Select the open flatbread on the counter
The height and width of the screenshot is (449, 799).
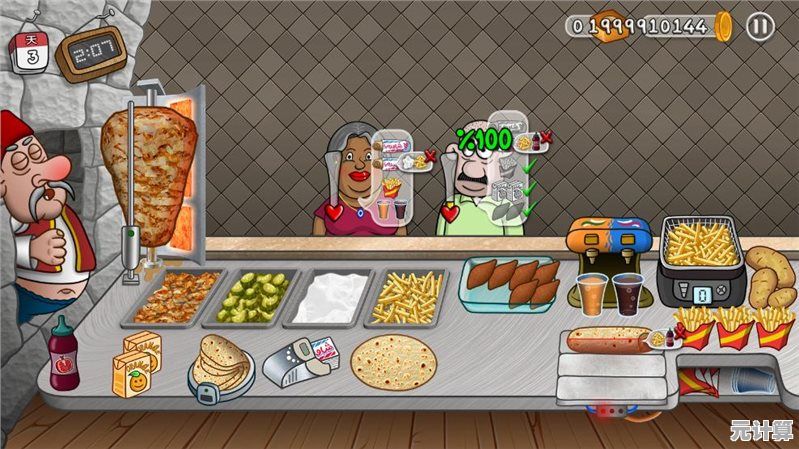[x=393, y=361]
